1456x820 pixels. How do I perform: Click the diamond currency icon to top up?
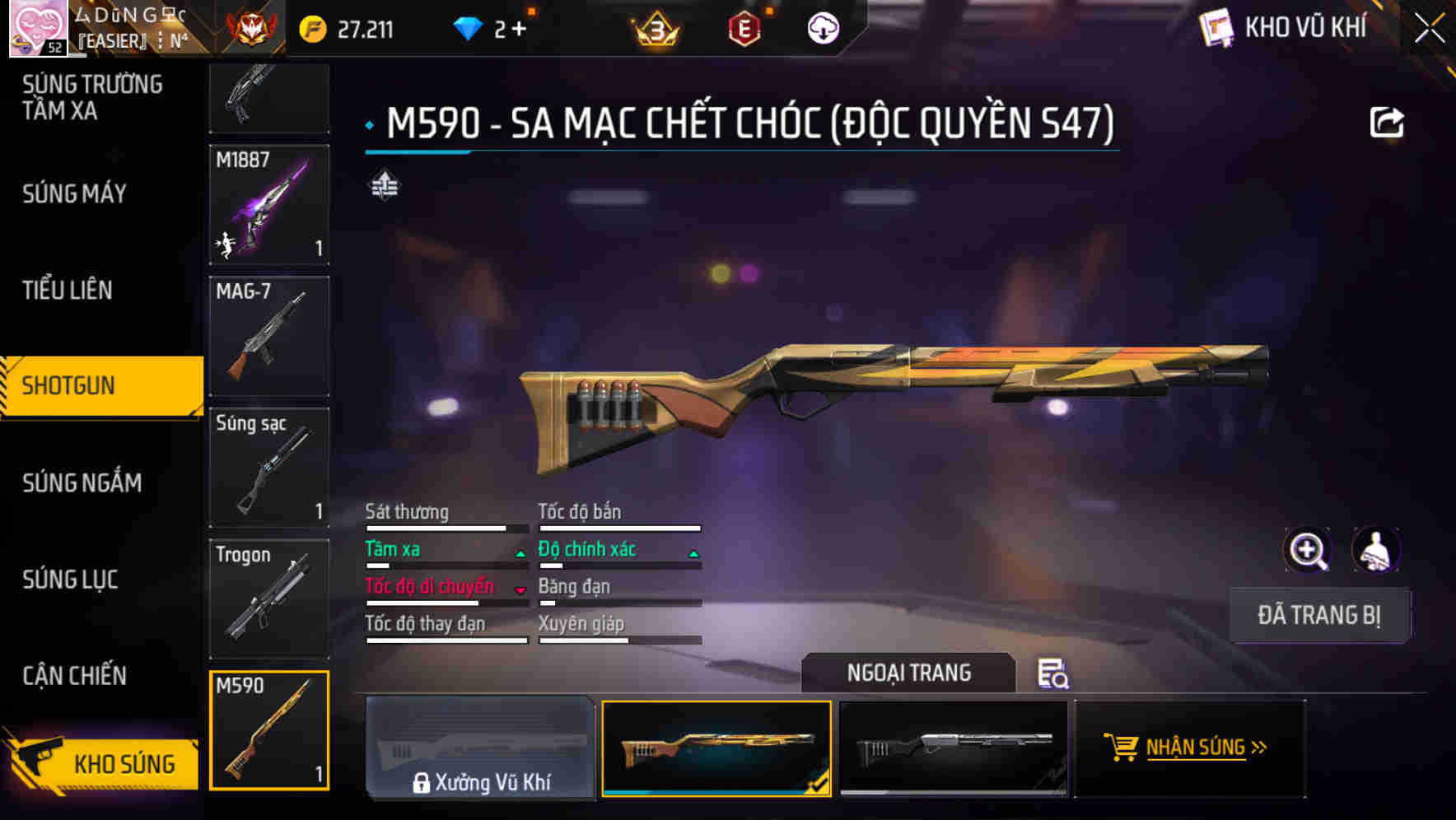(x=469, y=27)
